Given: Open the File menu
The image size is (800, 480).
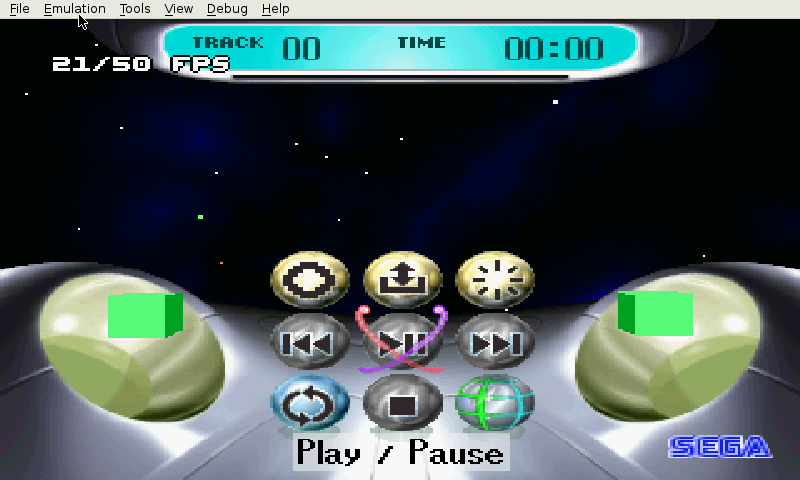Looking at the screenshot, I should [x=20, y=9].
